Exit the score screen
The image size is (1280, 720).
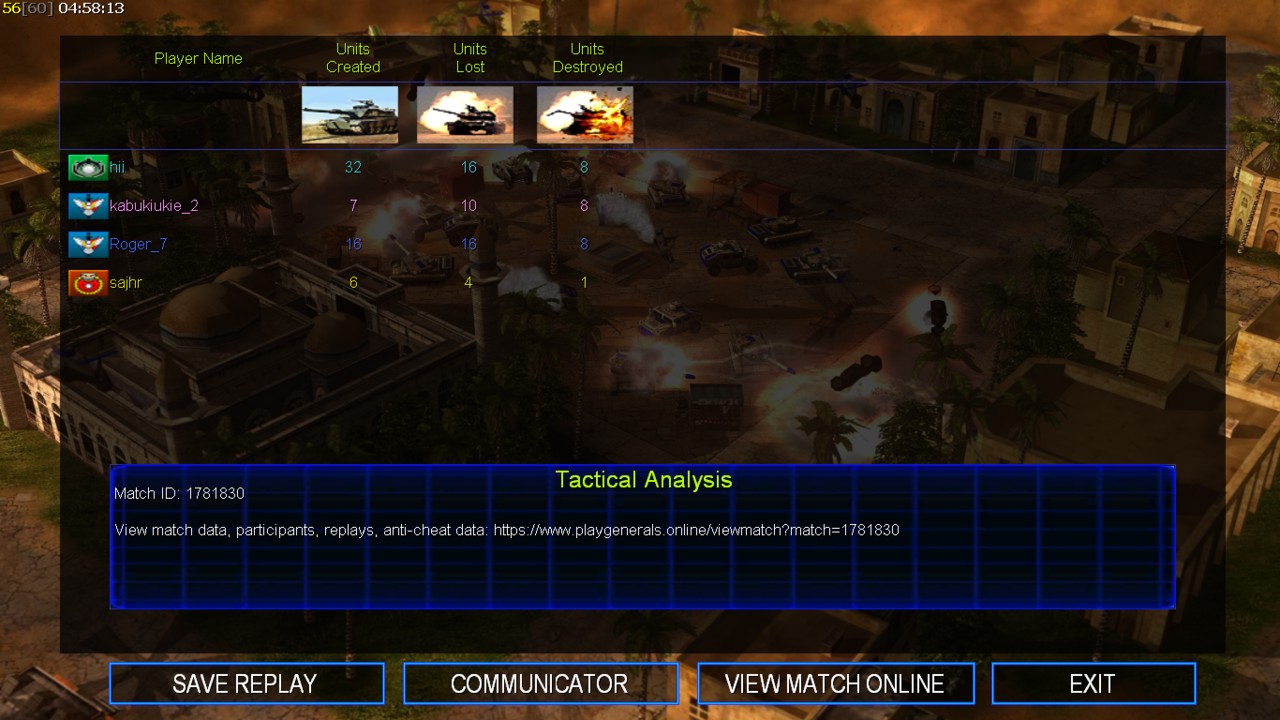point(1093,684)
